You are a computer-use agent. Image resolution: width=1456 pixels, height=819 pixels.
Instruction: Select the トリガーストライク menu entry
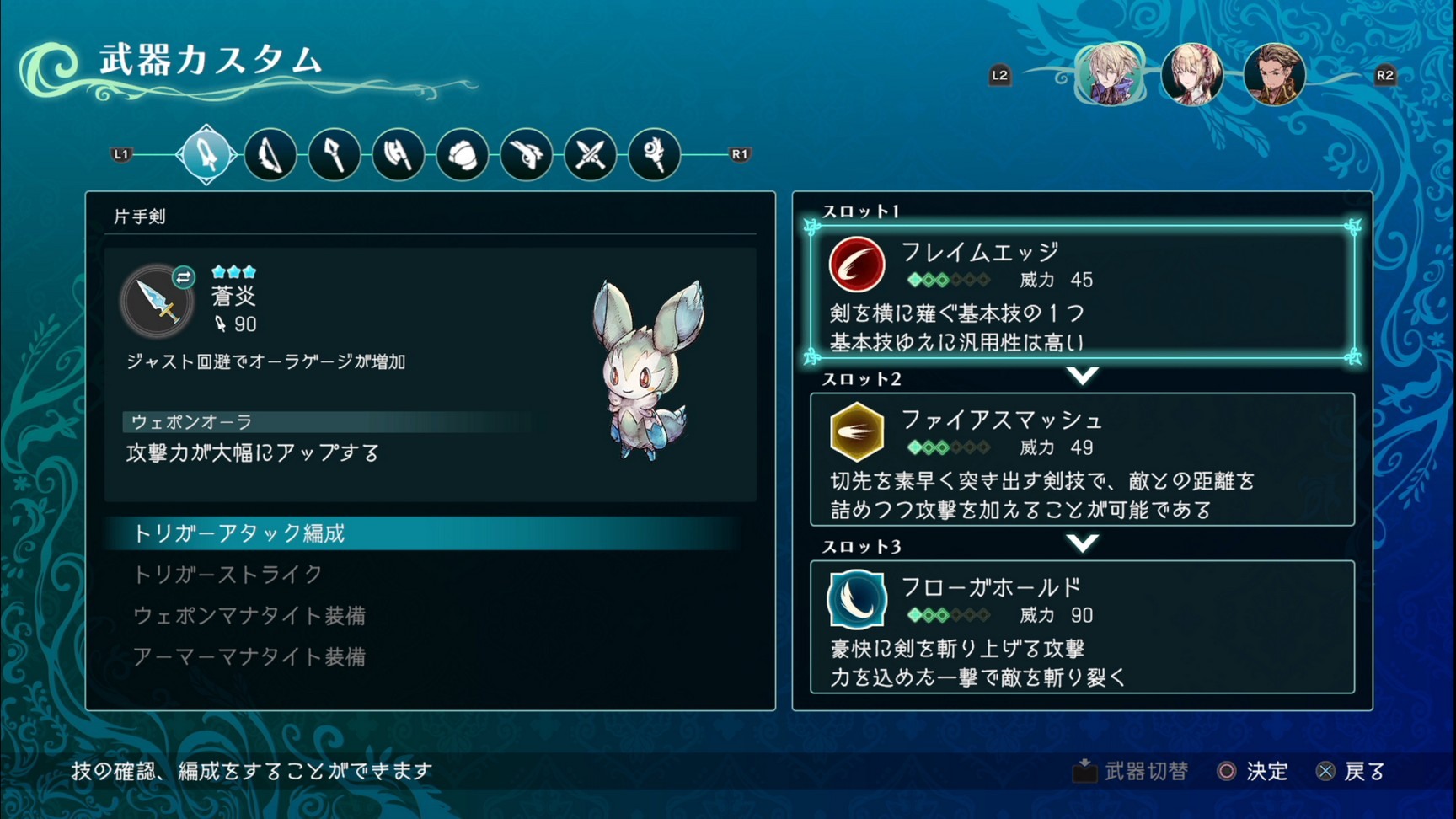[x=227, y=574]
